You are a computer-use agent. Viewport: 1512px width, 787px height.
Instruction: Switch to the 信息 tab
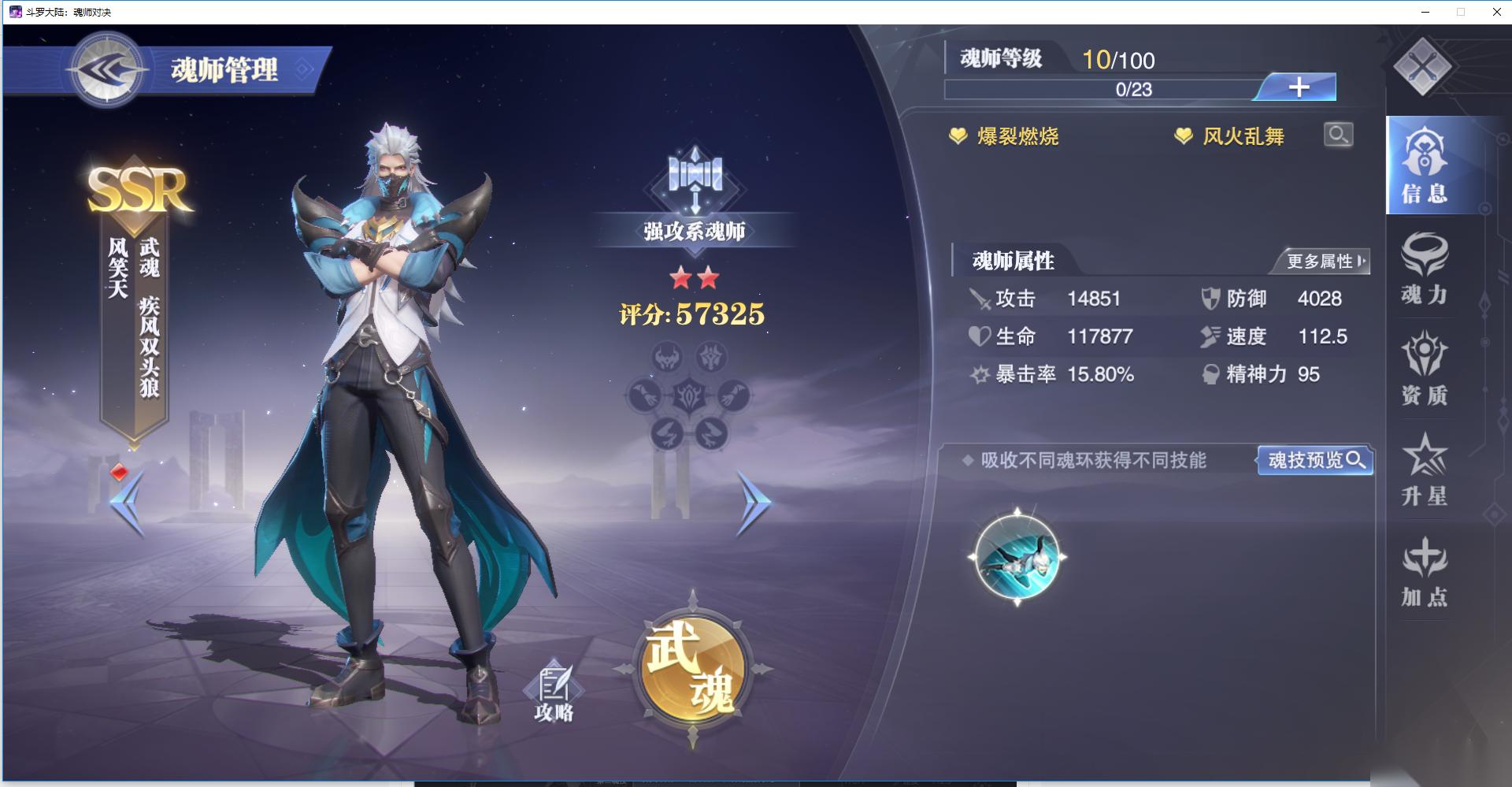(x=1424, y=165)
